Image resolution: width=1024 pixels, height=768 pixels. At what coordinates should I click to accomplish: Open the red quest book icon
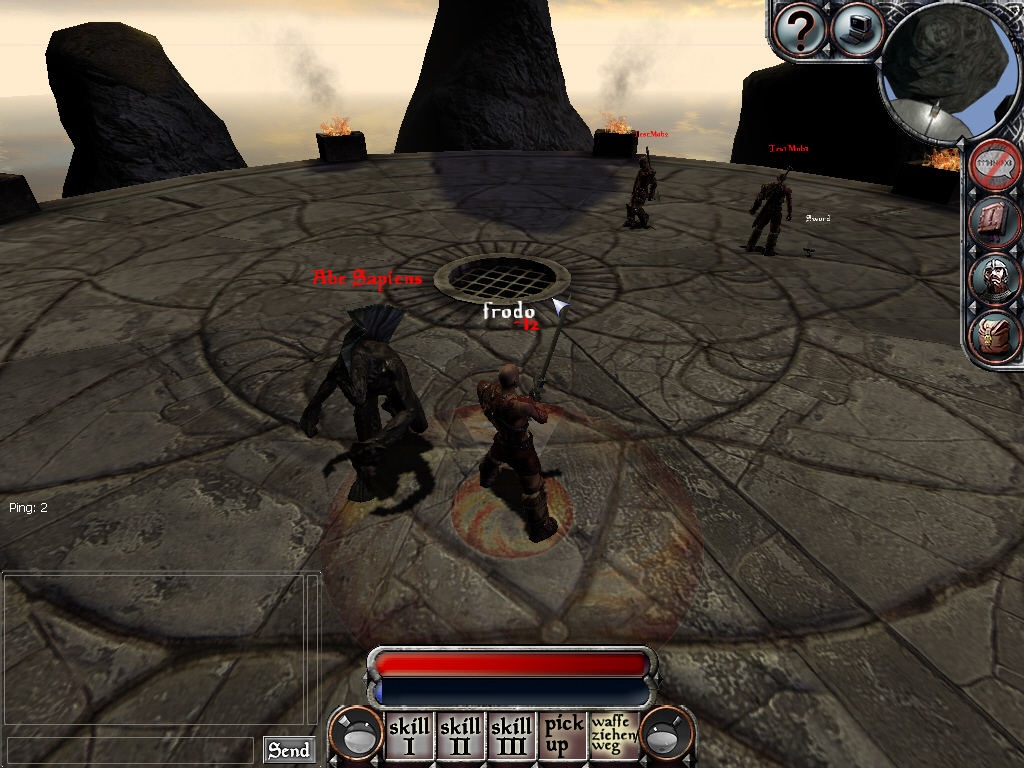(x=995, y=222)
